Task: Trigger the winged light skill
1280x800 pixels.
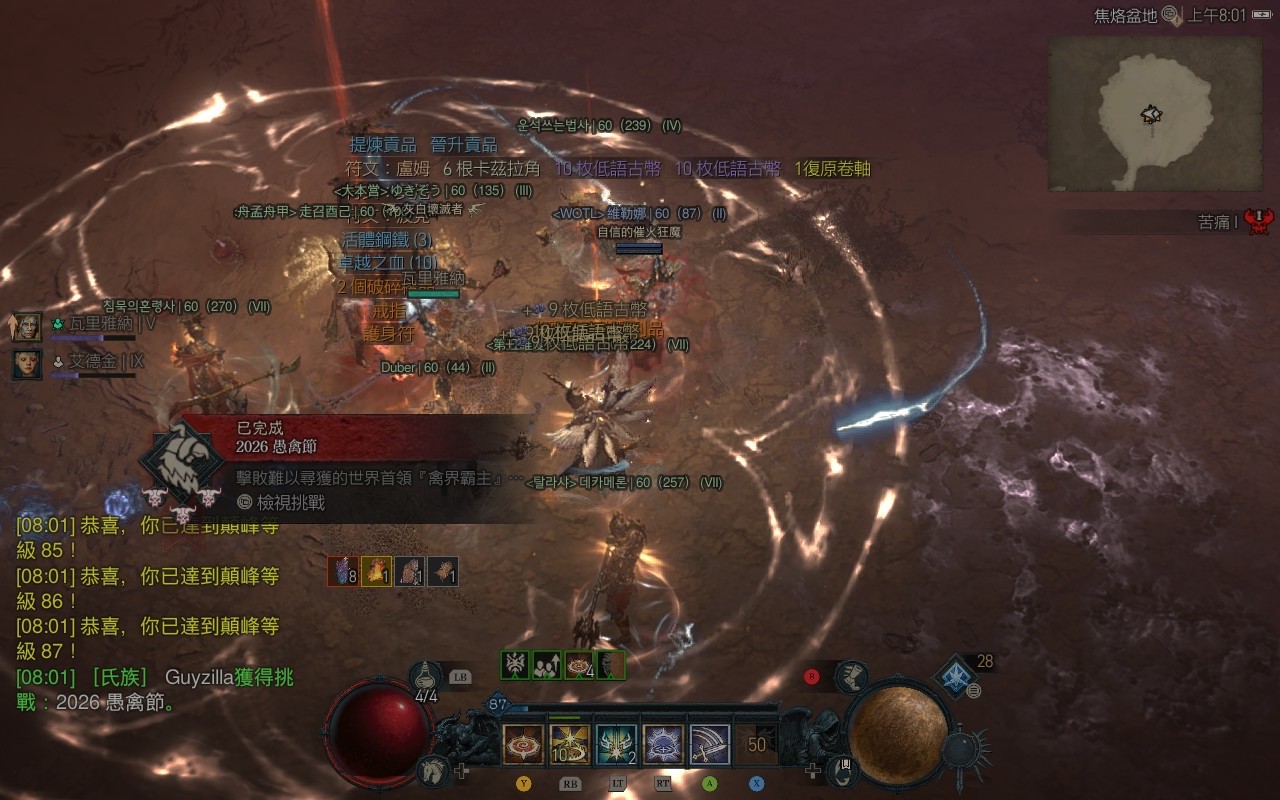Action: click(617, 745)
